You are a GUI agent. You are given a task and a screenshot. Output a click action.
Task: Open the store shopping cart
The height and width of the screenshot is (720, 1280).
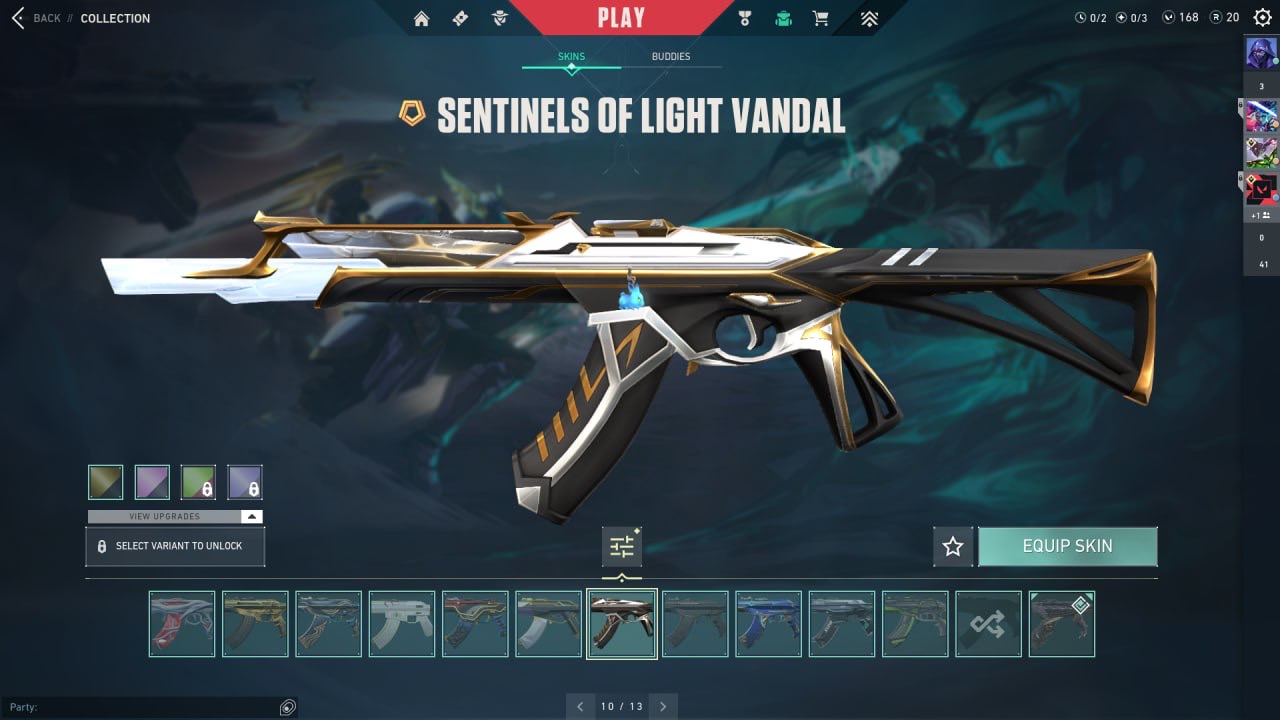point(821,18)
